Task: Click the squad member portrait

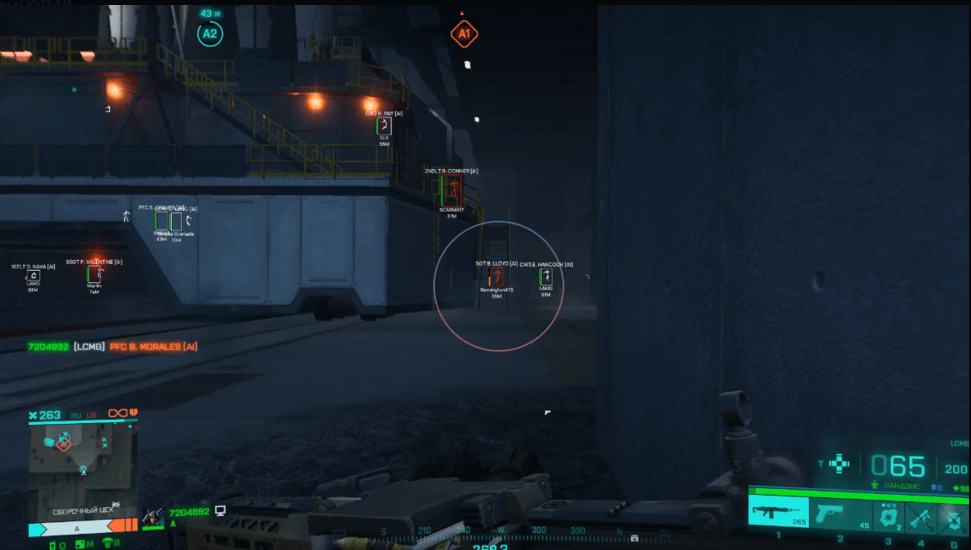Action: tap(154, 516)
